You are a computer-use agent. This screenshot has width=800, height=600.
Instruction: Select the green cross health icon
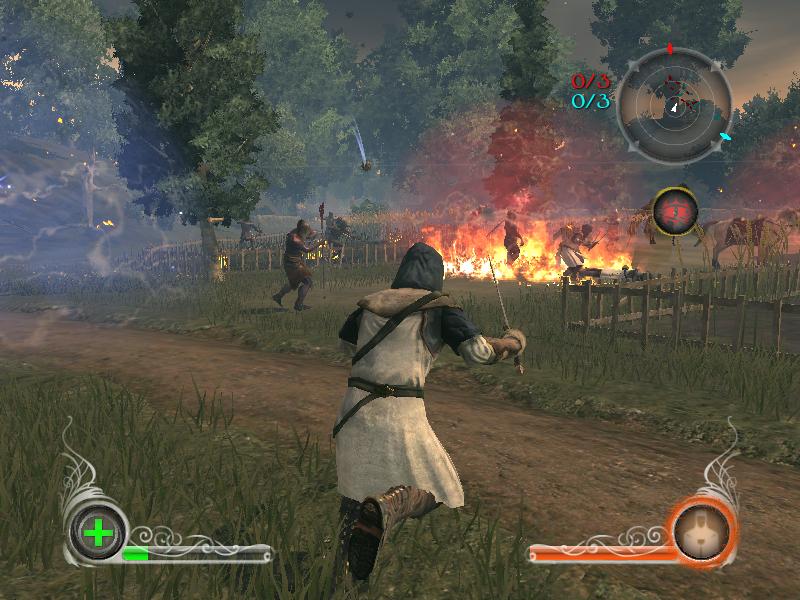(98, 532)
